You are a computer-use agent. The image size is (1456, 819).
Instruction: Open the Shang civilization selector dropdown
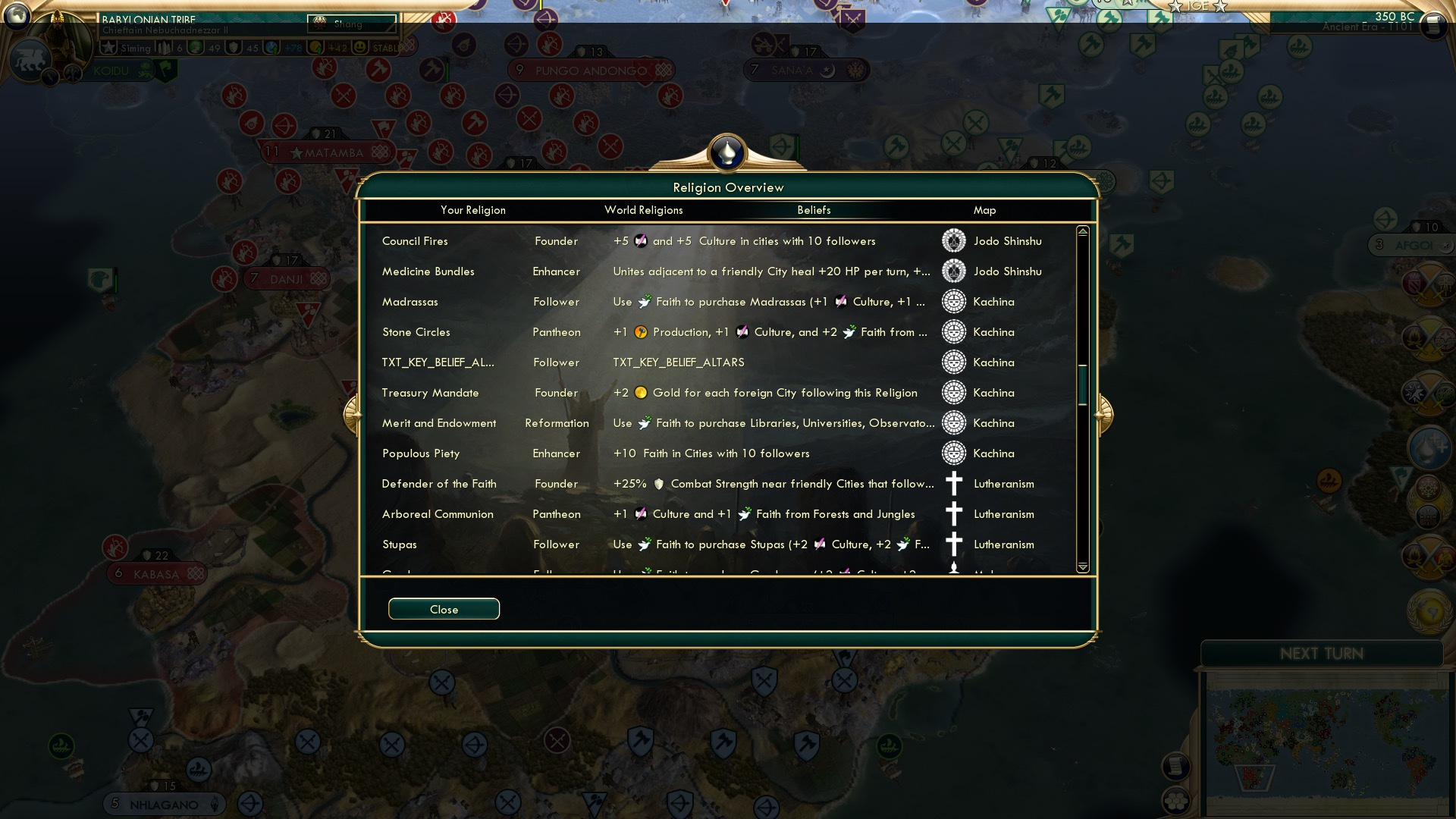click(352, 24)
